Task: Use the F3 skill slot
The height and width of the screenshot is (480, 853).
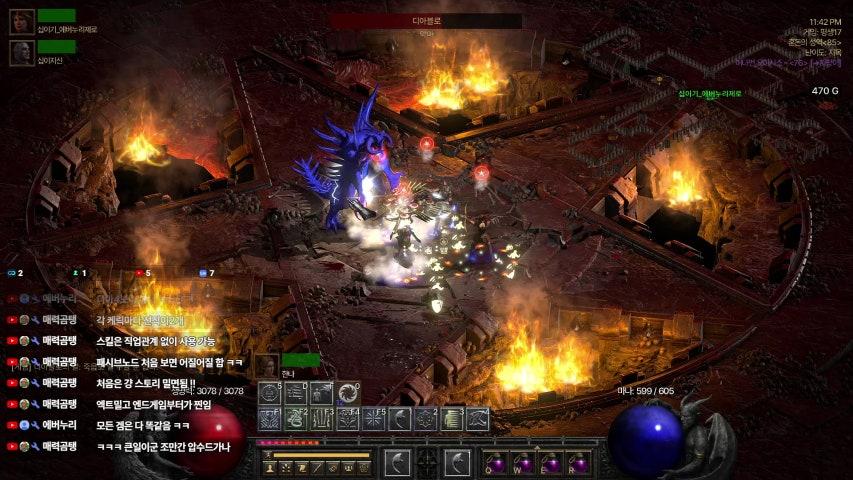Action: coord(322,419)
